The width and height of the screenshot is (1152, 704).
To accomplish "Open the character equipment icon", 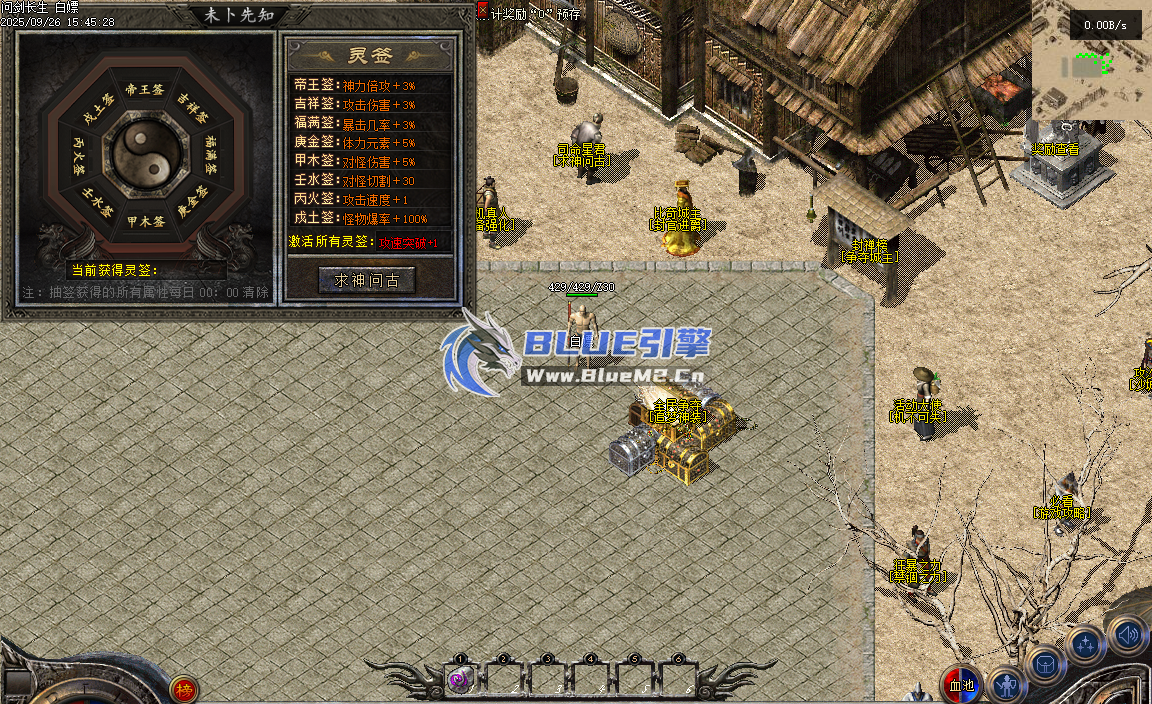I will coord(1006,686).
